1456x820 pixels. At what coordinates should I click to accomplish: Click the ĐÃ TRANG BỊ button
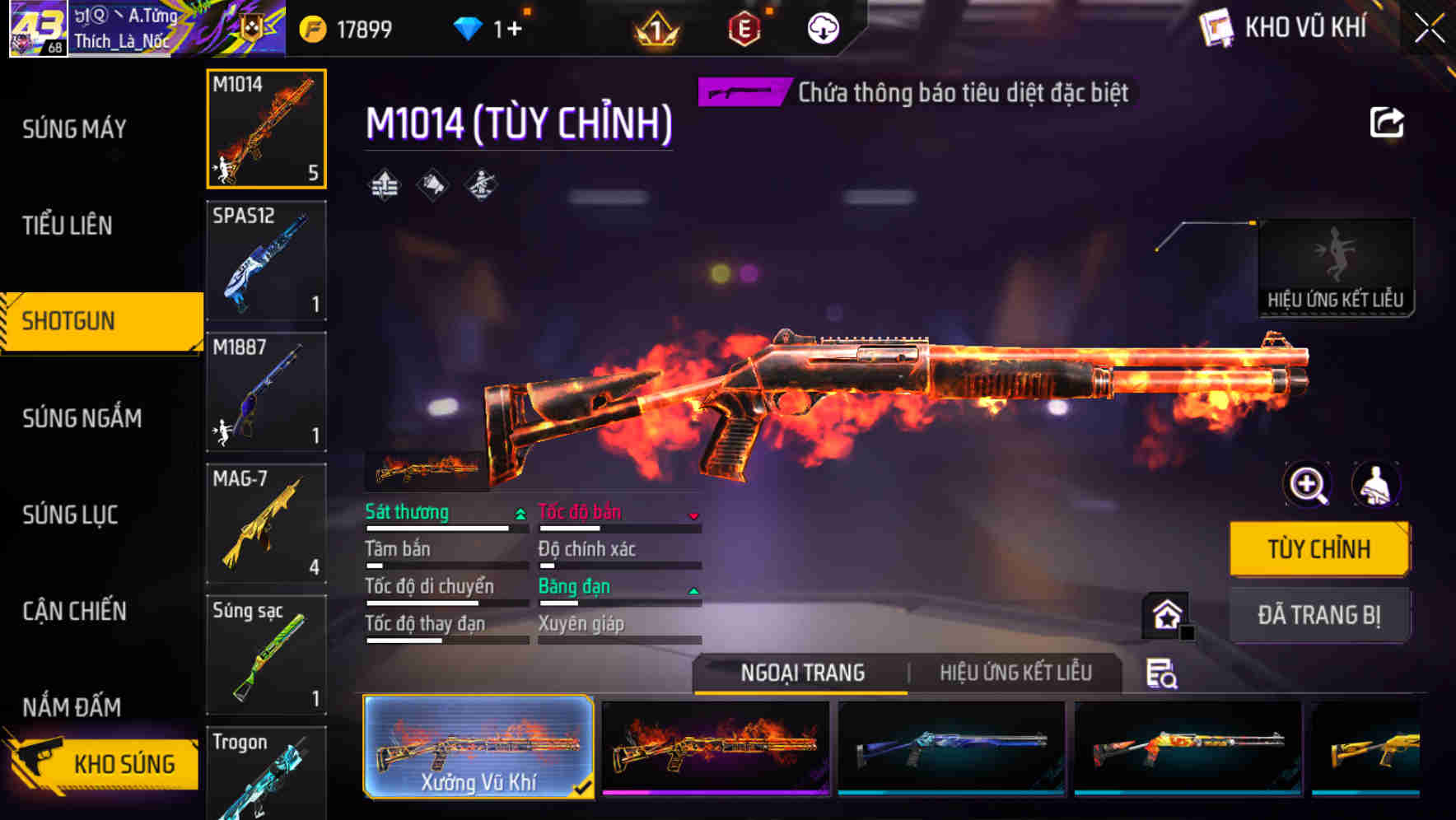[1319, 614]
